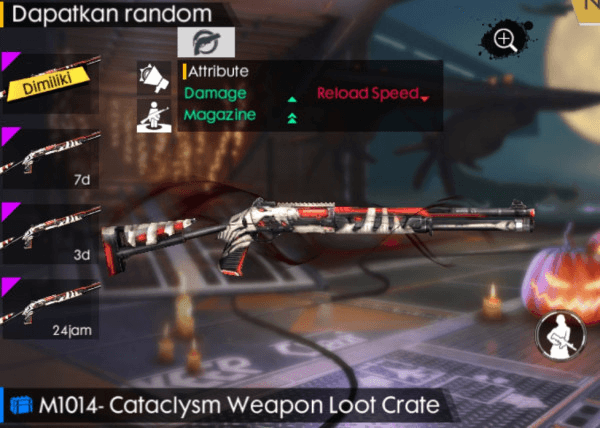Screen dimensions: 600x428
Task: Choose the 7d duration skin option
Action: tap(50, 156)
